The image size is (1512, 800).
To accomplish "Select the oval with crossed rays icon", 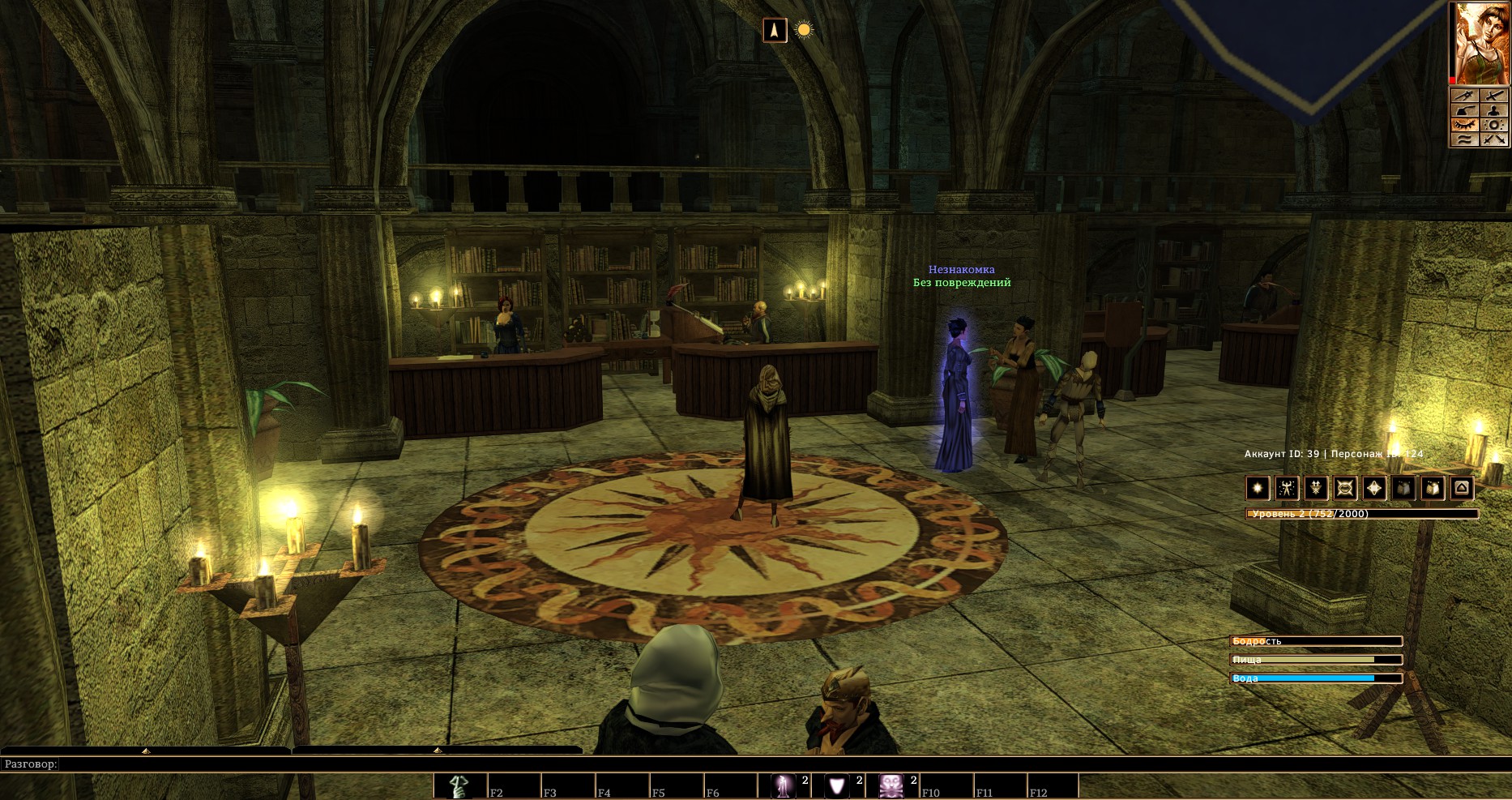I will 1345,488.
